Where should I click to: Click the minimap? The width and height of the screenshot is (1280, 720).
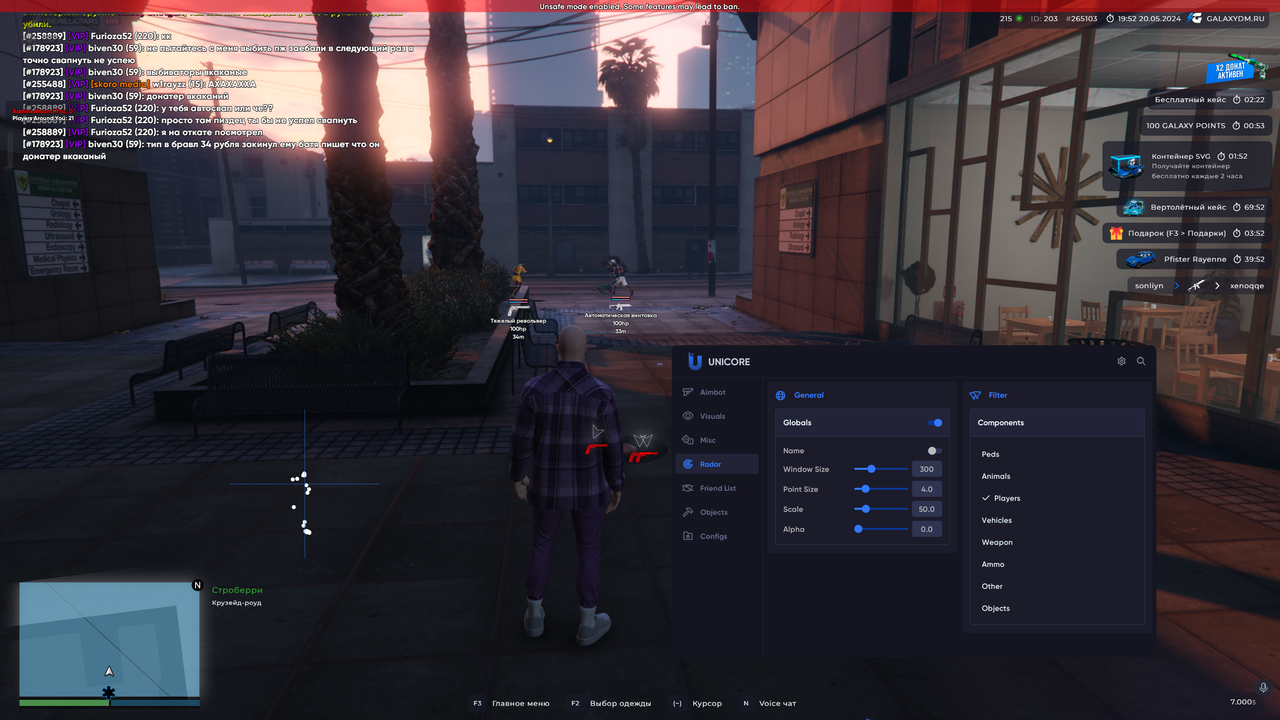(x=108, y=640)
